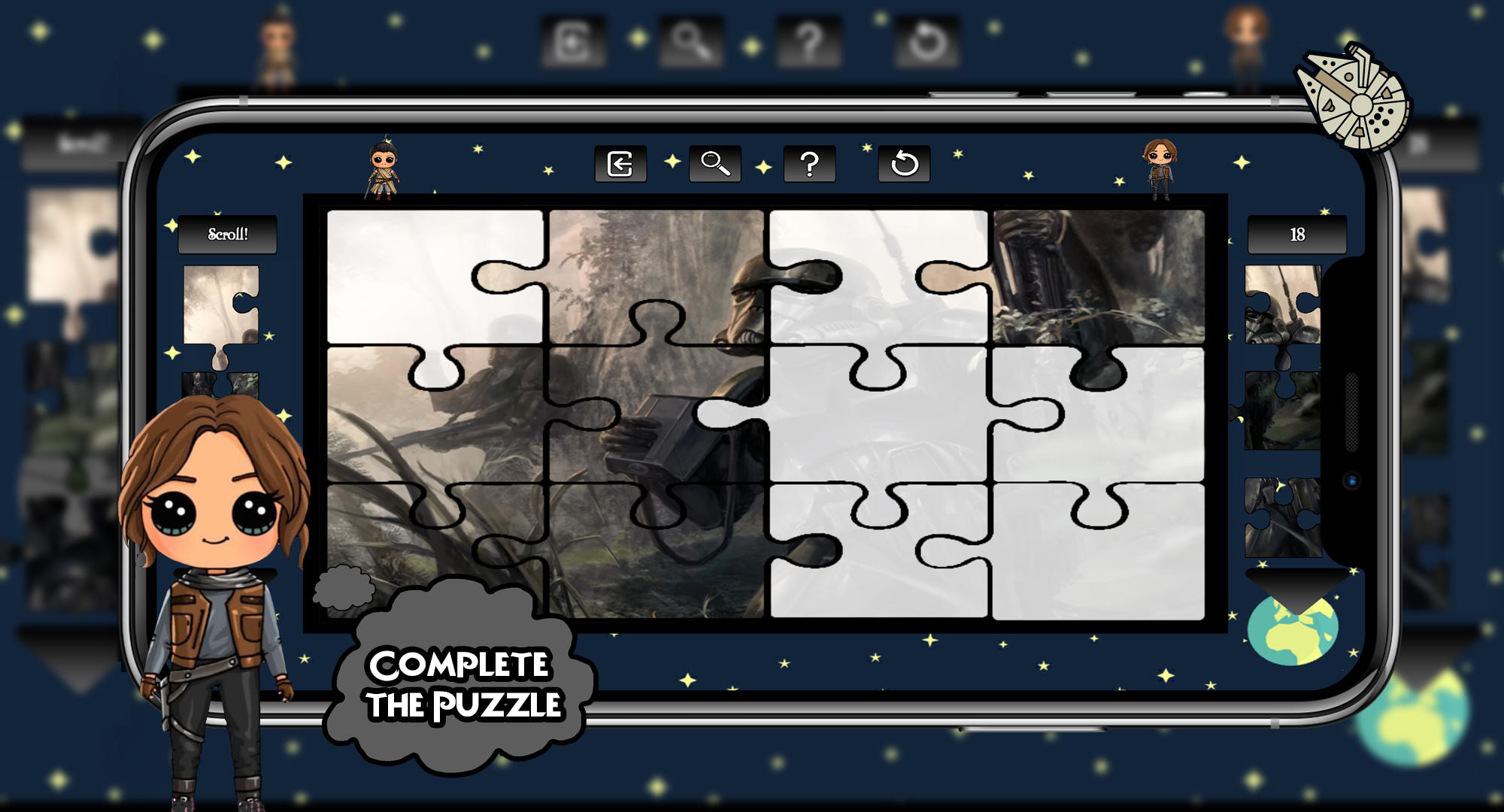
Task: Click the Rey figure above the puzzle board
Action: click(x=384, y=169)
